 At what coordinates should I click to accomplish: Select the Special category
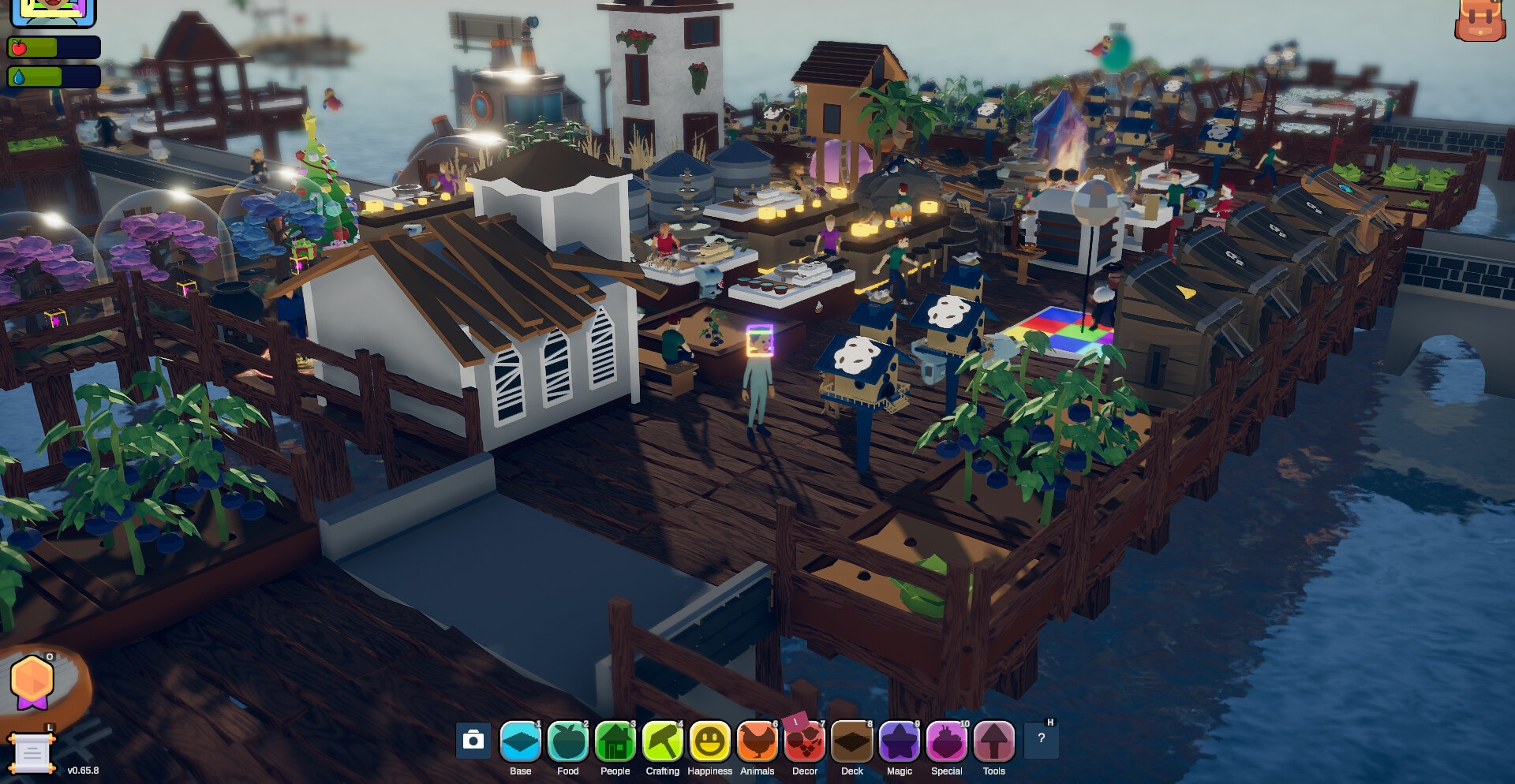pyautogui.click(x=947, y=742)
